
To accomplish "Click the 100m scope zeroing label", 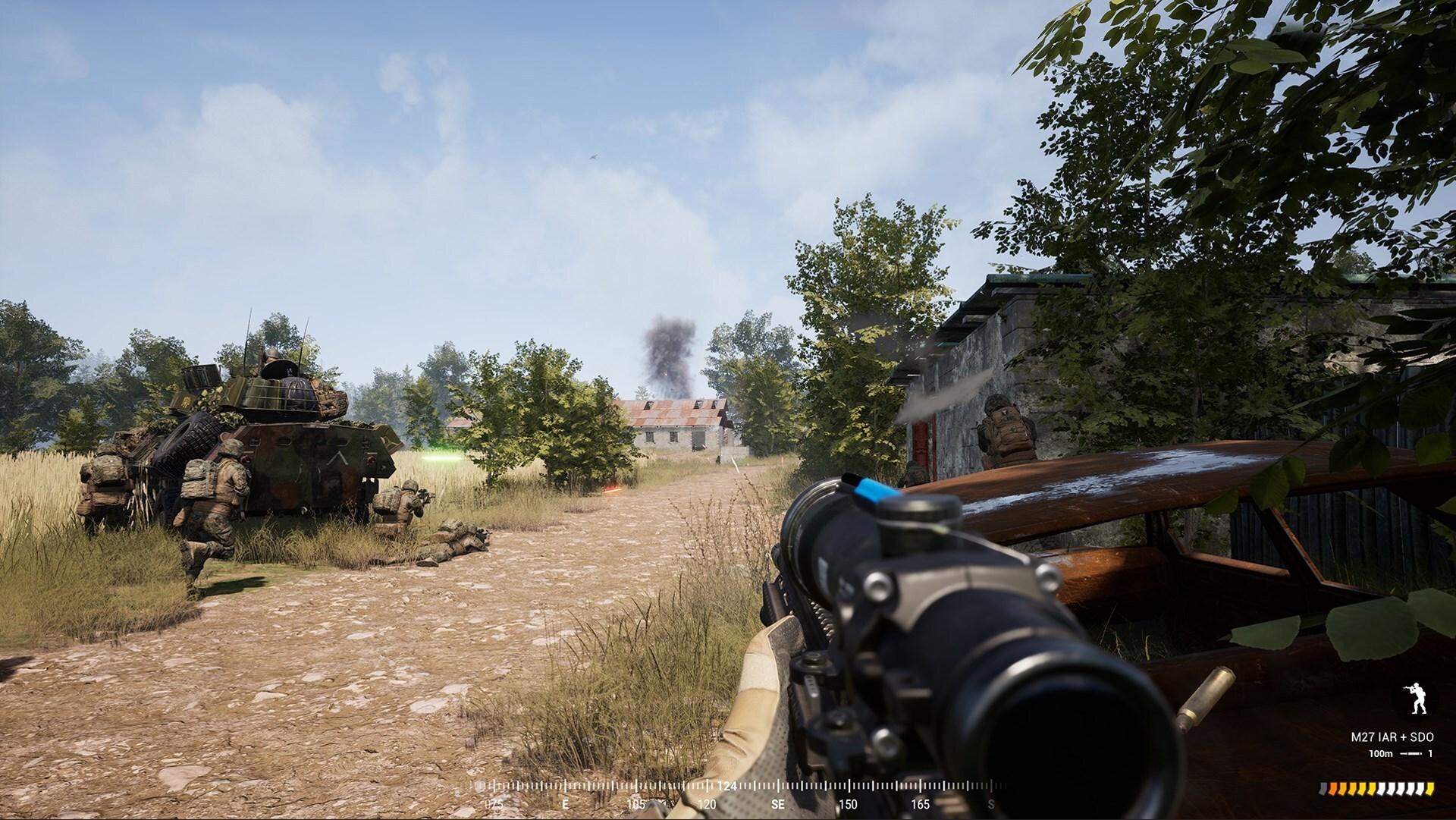I will pos(1381,753).
